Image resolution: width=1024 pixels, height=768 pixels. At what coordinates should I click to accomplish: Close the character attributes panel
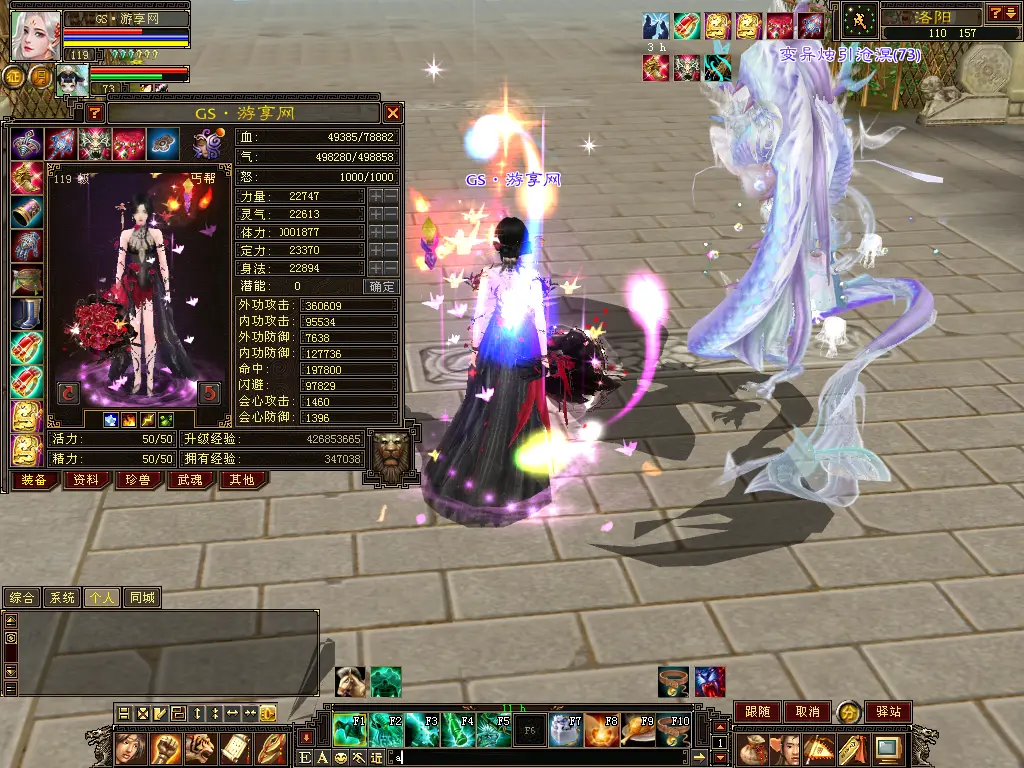point(393,113)
